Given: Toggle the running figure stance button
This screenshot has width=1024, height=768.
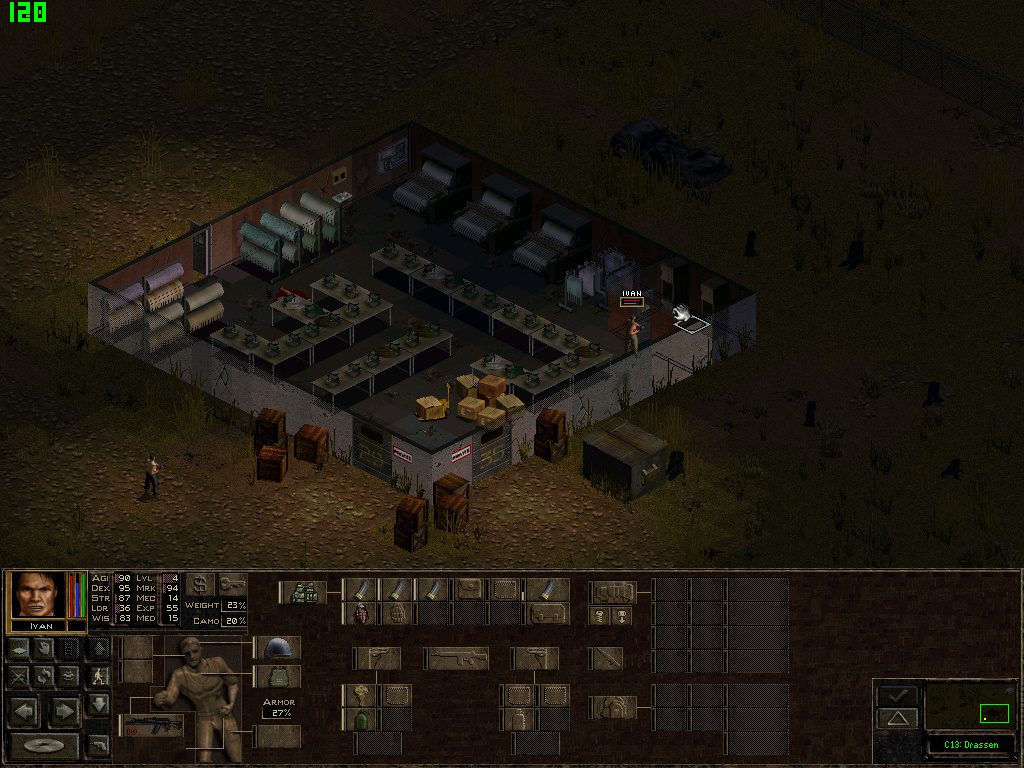Looking at the screenshot, I should coord(98,676).
